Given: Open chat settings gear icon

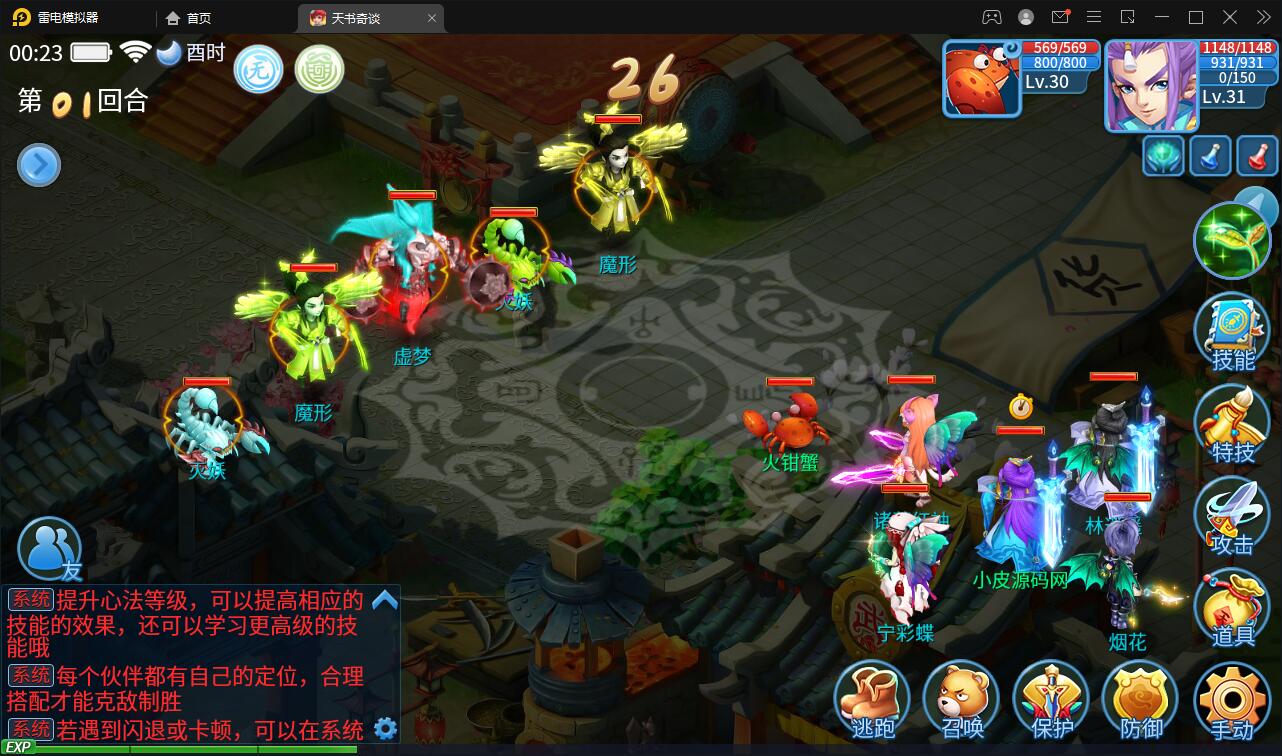Looking at the screenshot, I should 385,728.
